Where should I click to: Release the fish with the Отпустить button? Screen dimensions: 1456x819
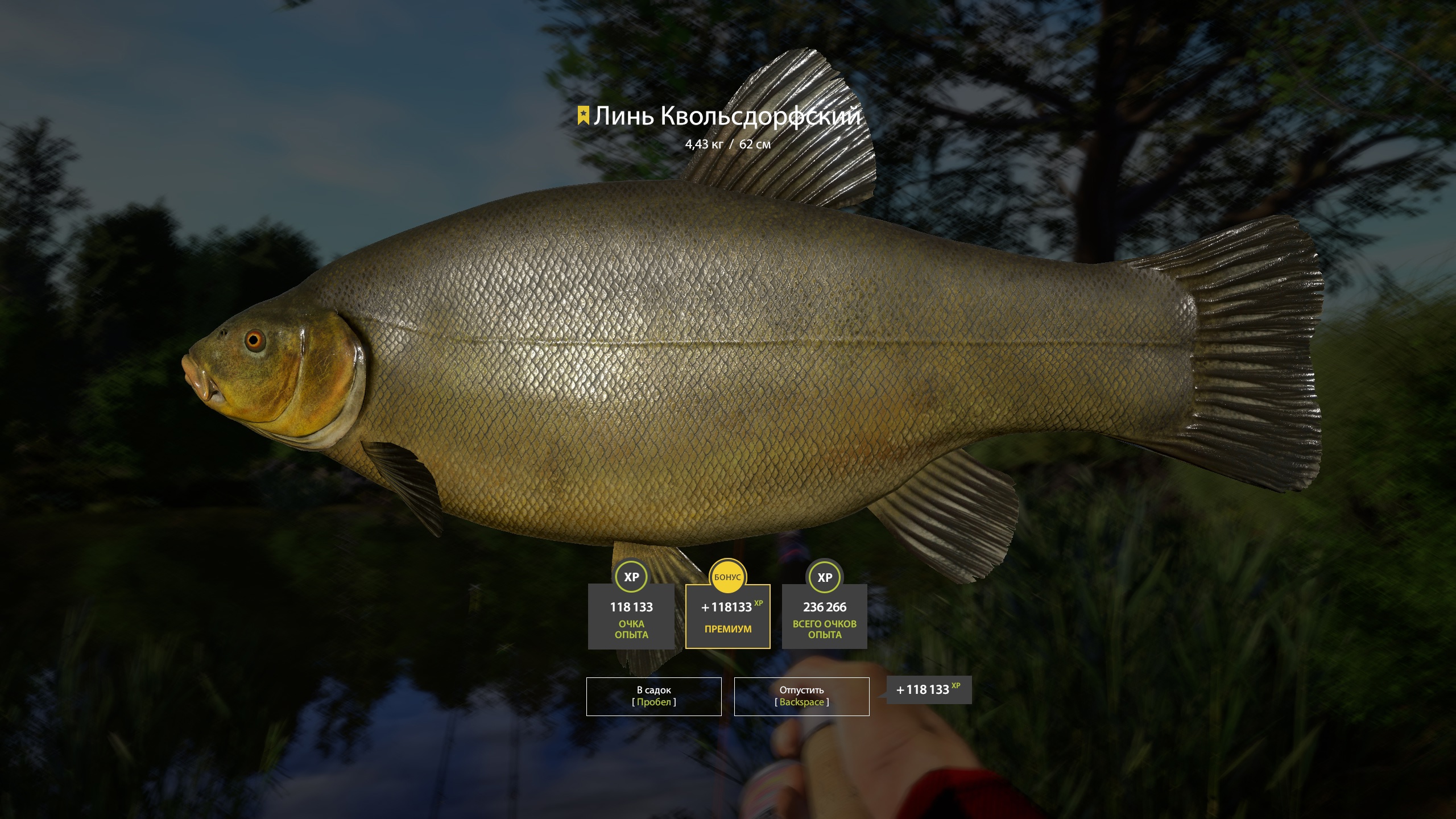point(801,696)
